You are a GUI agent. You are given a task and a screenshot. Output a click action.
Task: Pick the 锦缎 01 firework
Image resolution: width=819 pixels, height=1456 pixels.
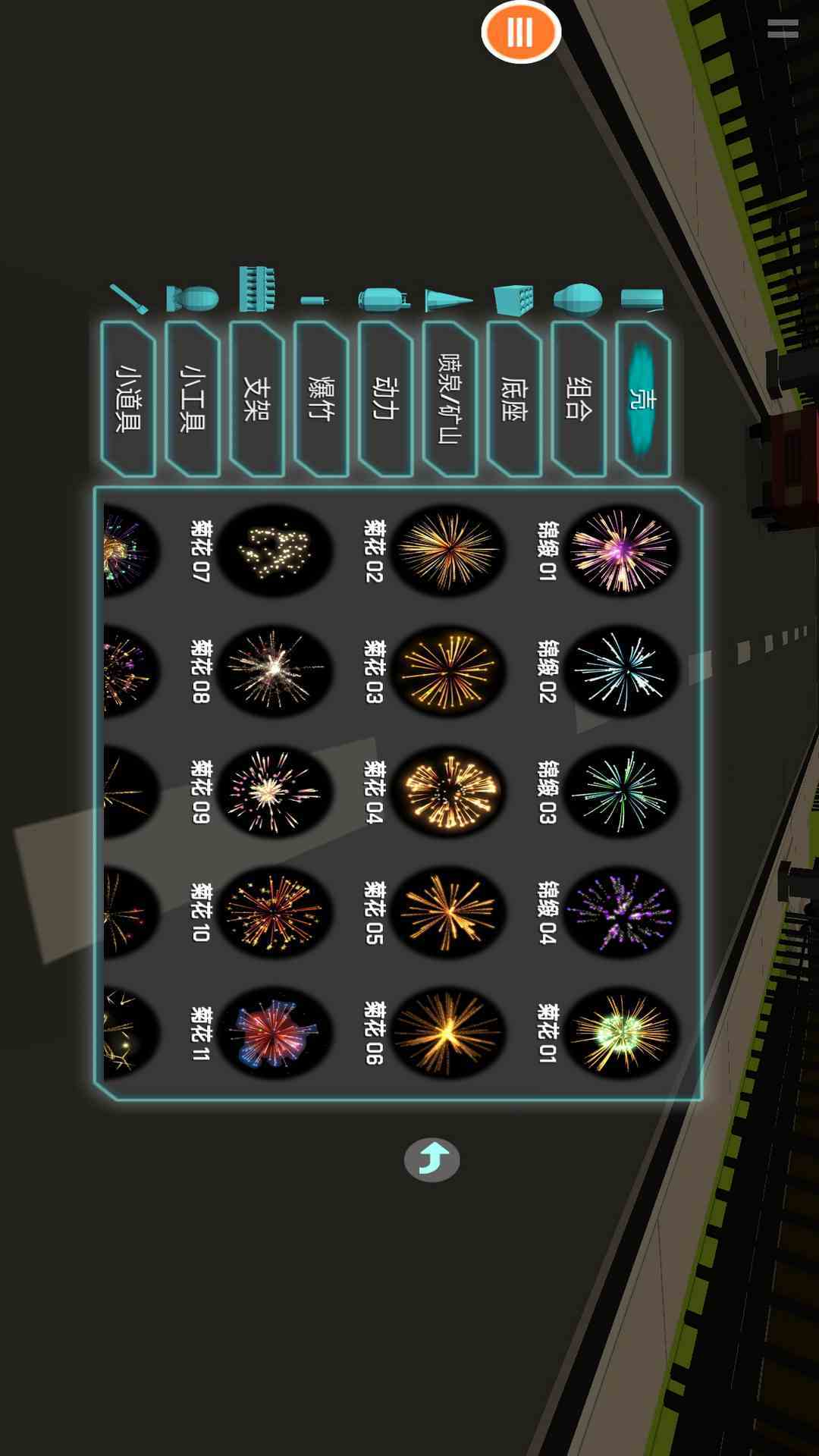pos(620,550)
